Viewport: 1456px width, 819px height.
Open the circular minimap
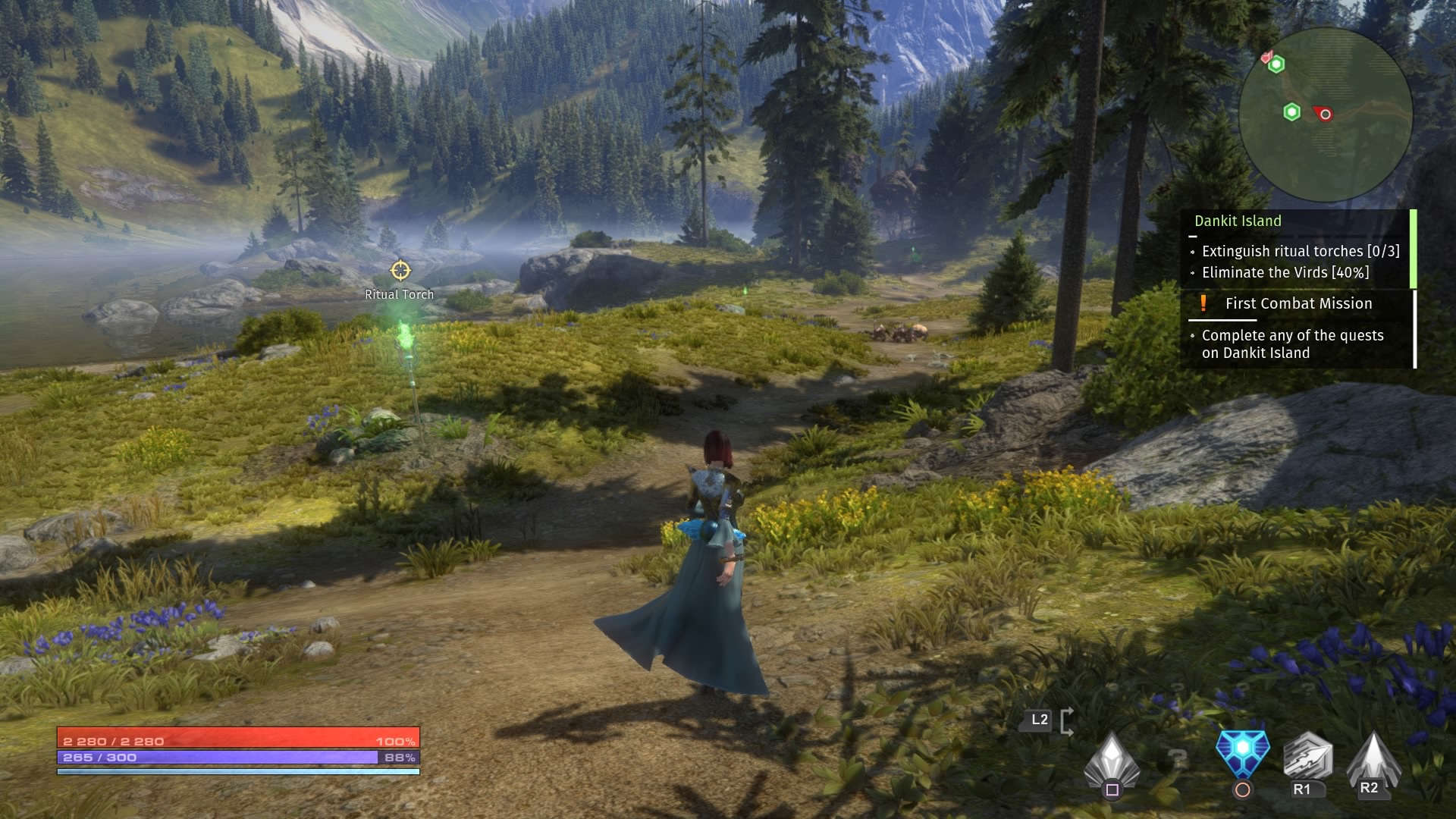click(x=1326, y=114)
